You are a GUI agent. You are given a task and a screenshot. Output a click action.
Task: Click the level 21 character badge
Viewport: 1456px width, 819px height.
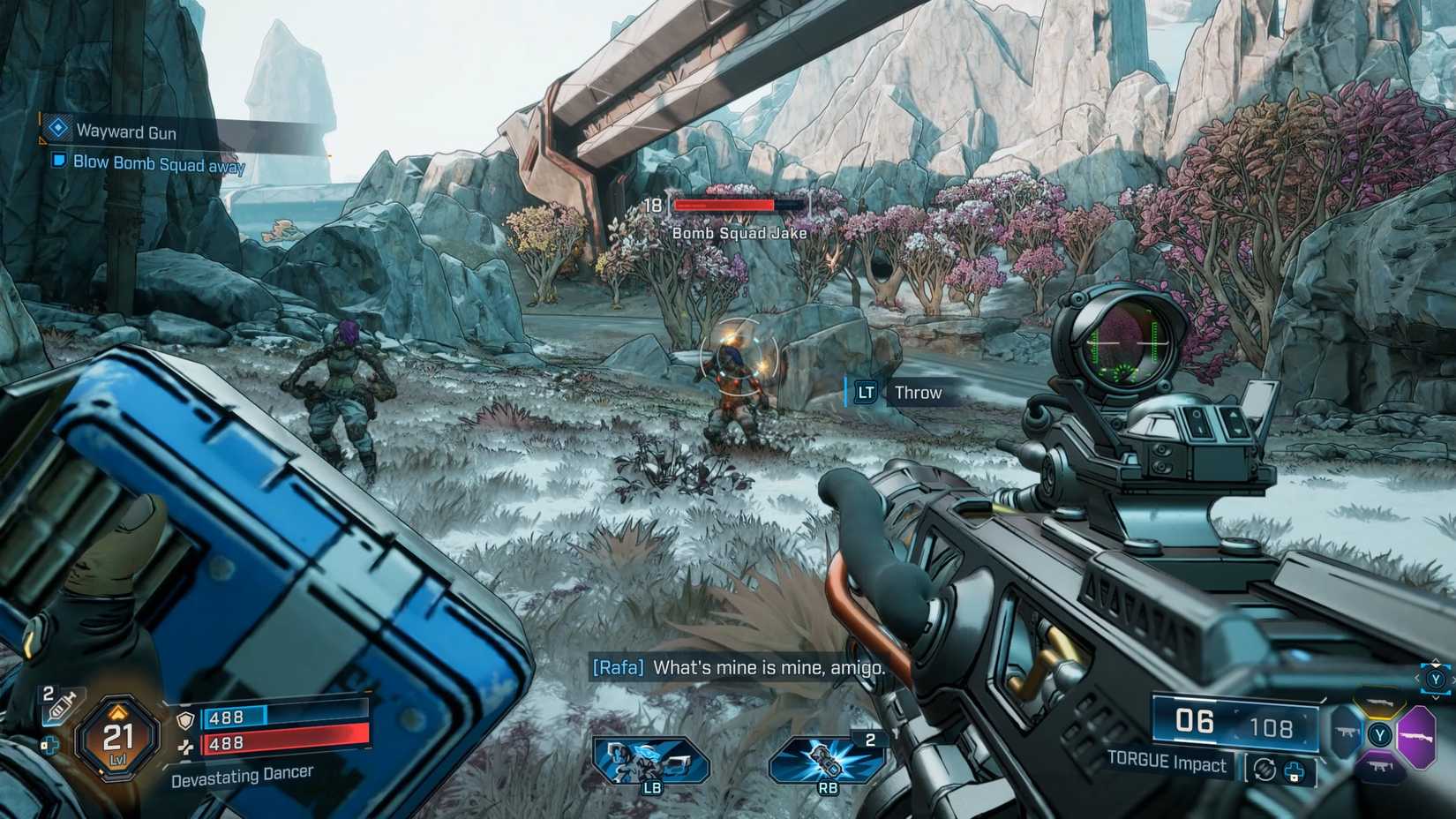(x=117, y=737)
